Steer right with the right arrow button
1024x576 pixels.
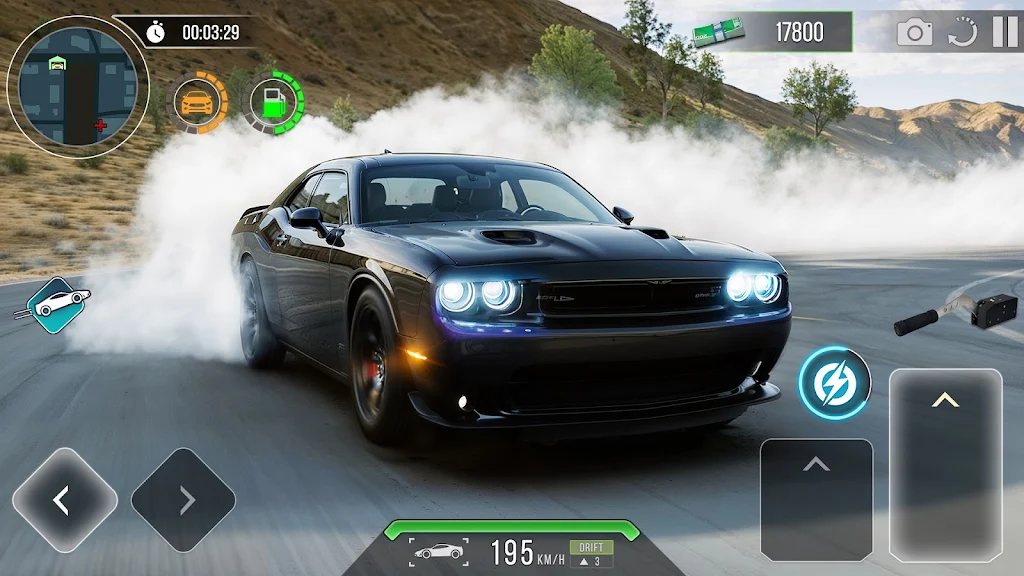[183, 499]
